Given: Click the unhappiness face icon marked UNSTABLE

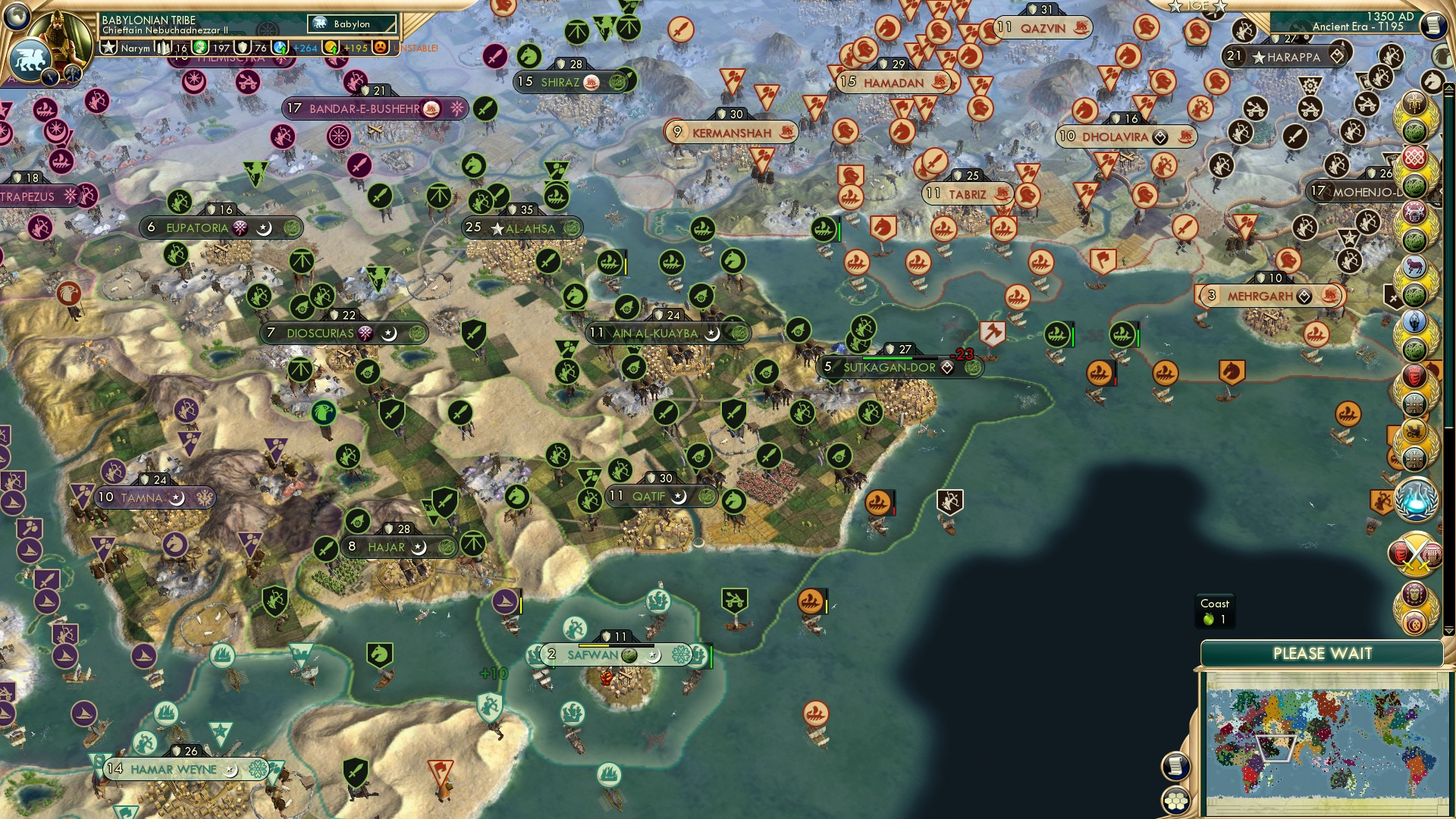Looking at the screenshot, I should 381,47.
